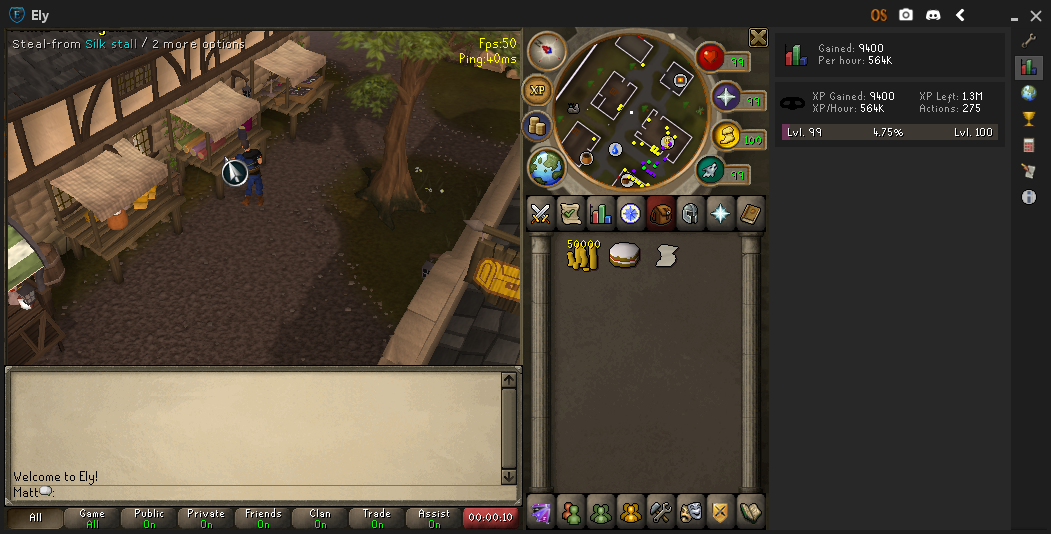
Task: Open the client's trophy sidebar panel
Action: [x=1028, y=119]
